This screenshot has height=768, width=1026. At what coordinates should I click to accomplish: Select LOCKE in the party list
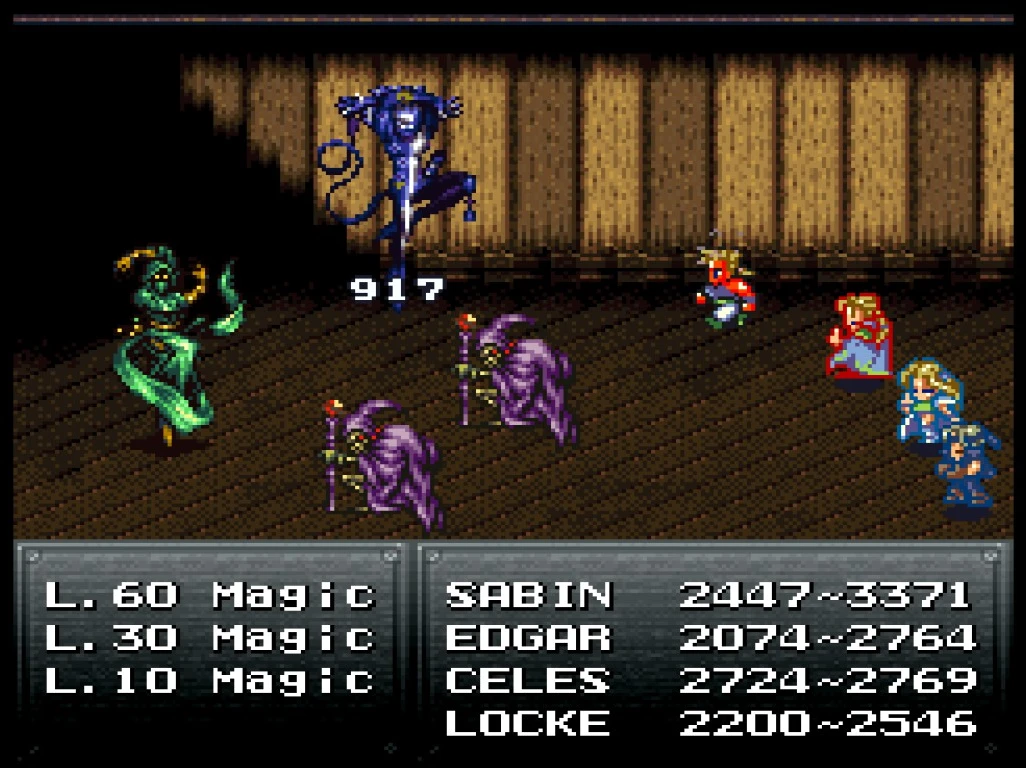[x=528, y=723]
